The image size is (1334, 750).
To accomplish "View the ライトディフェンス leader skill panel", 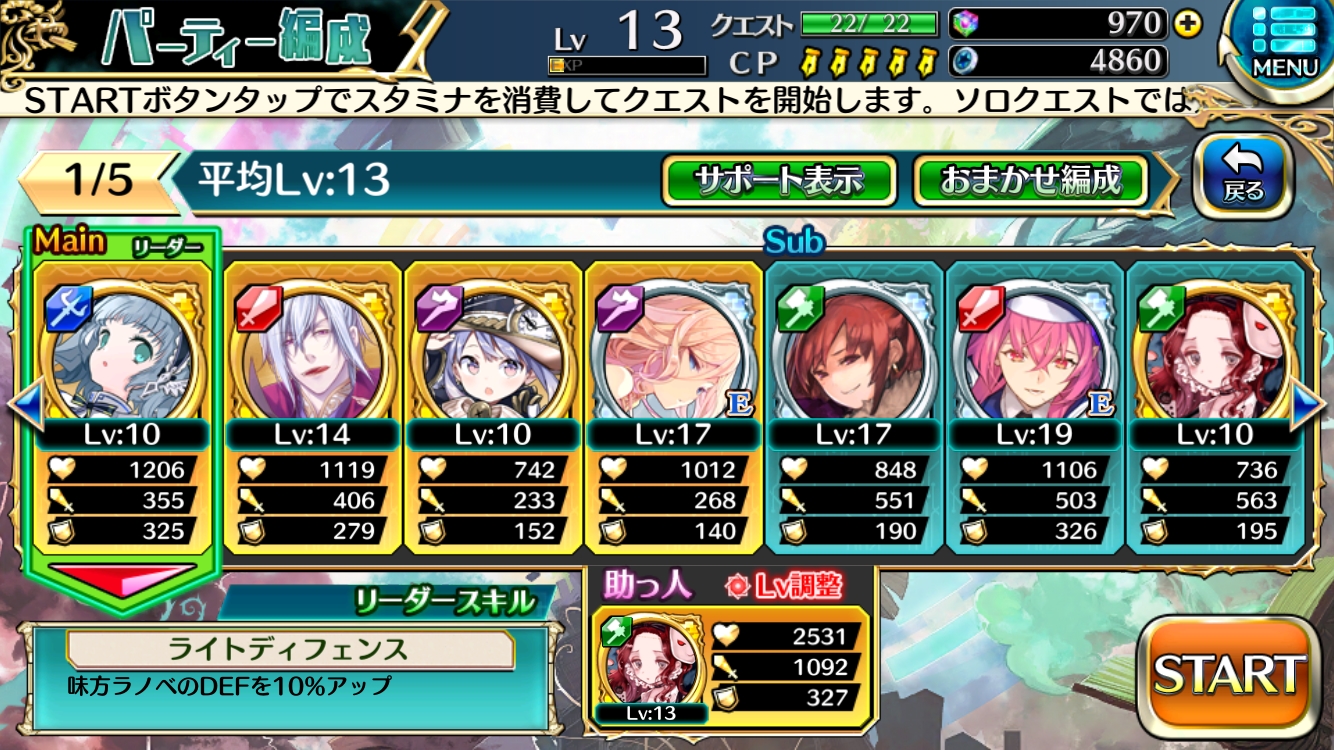I will pyautogui.click(x=288, y=666).
